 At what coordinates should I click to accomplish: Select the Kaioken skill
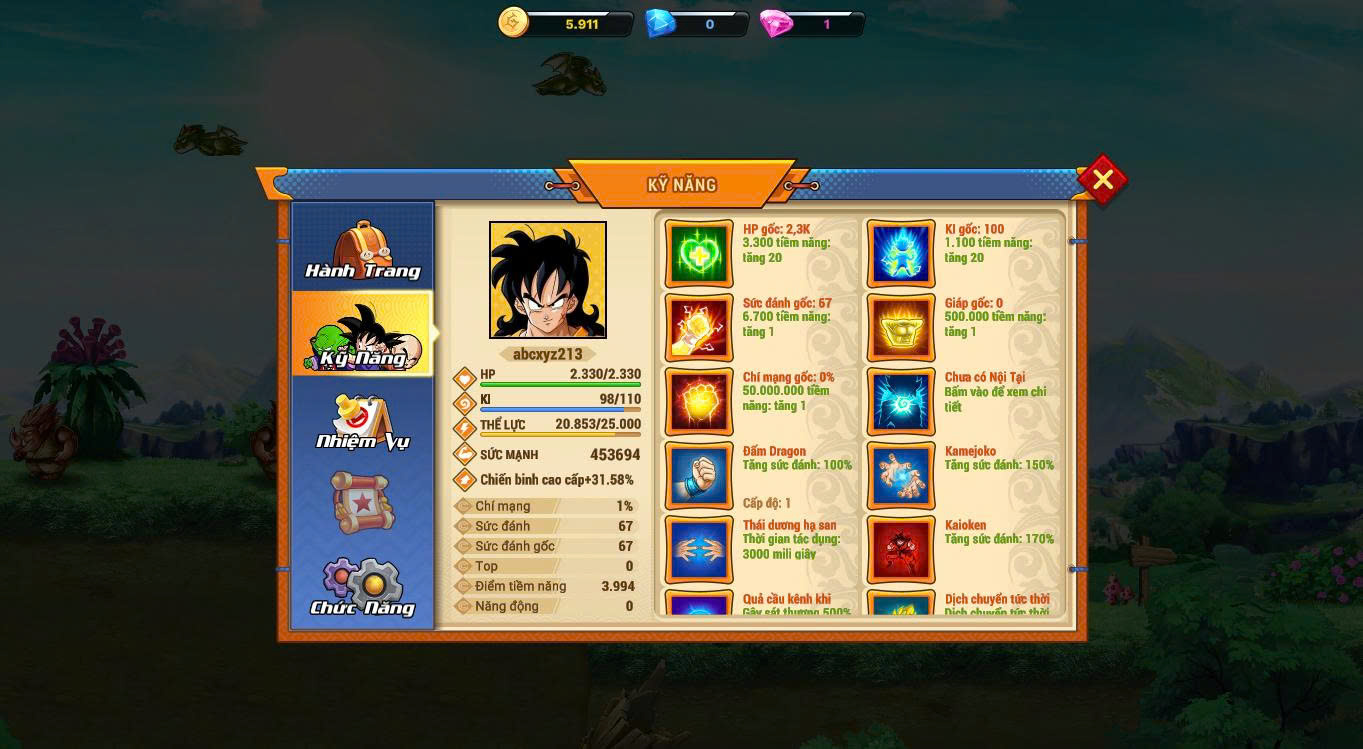901,550
